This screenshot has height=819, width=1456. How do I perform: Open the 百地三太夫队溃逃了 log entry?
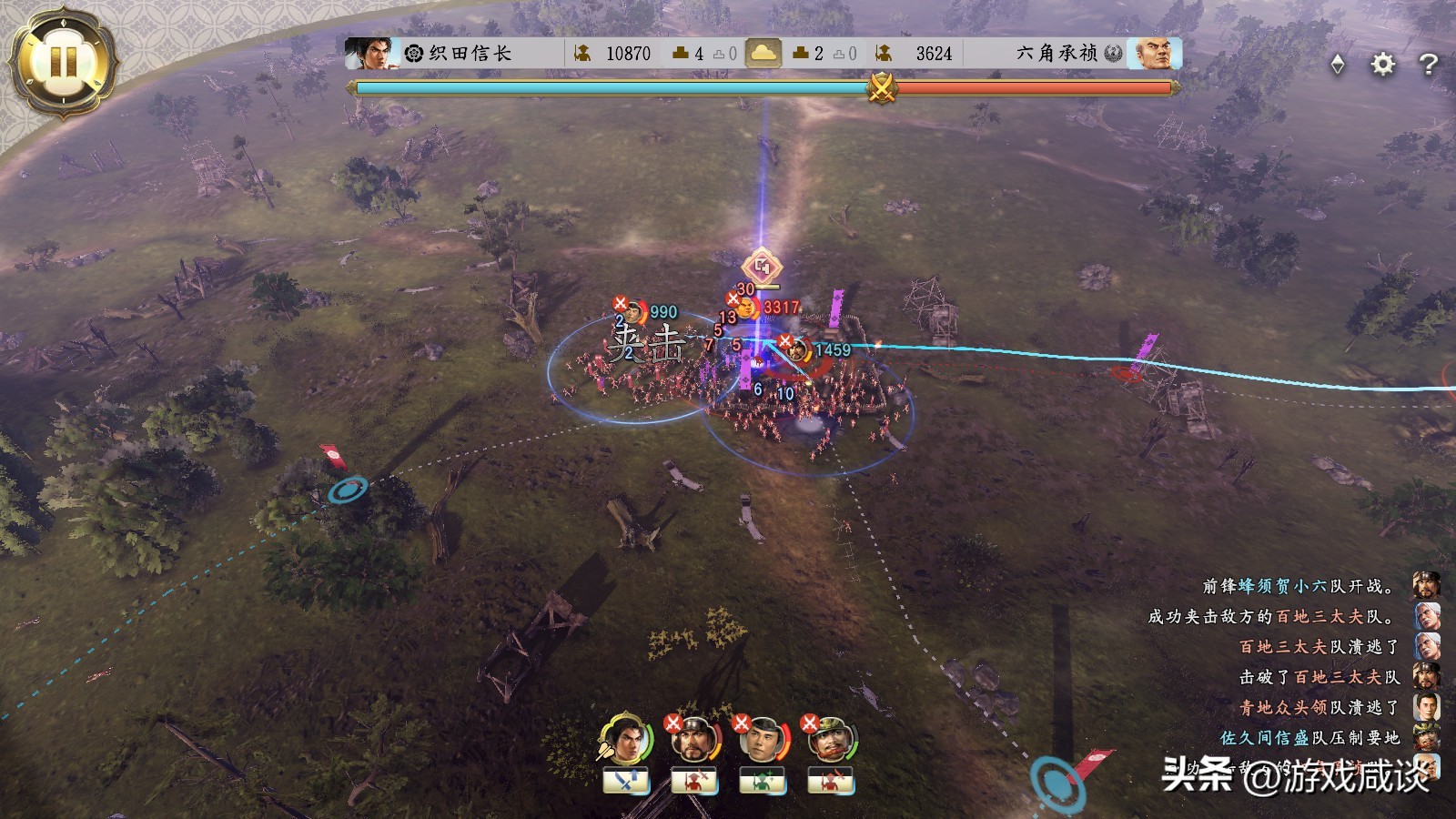[1319, 647]
